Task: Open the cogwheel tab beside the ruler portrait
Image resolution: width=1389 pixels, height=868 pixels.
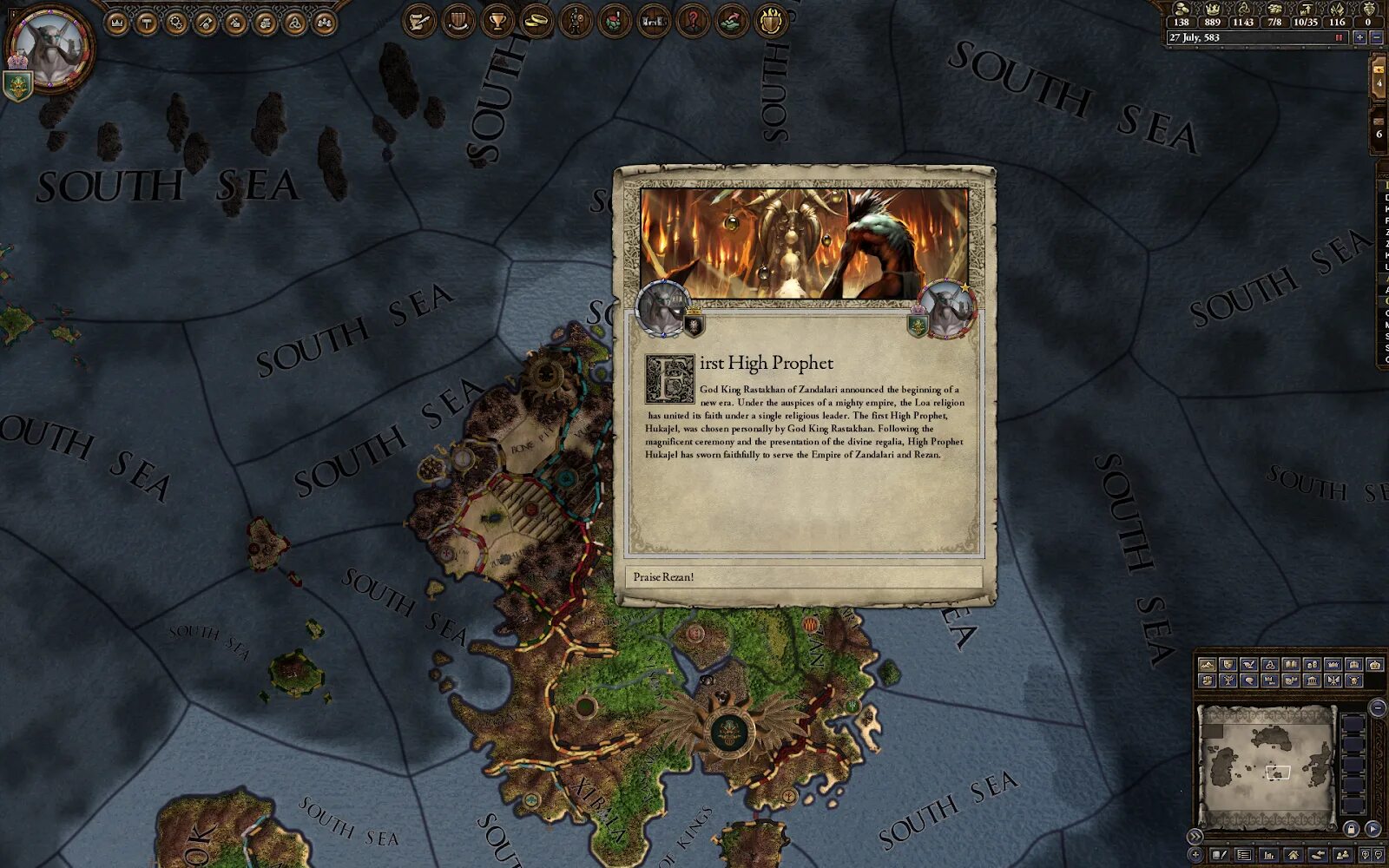Action: pyautogui.click(x=176, y=23)
